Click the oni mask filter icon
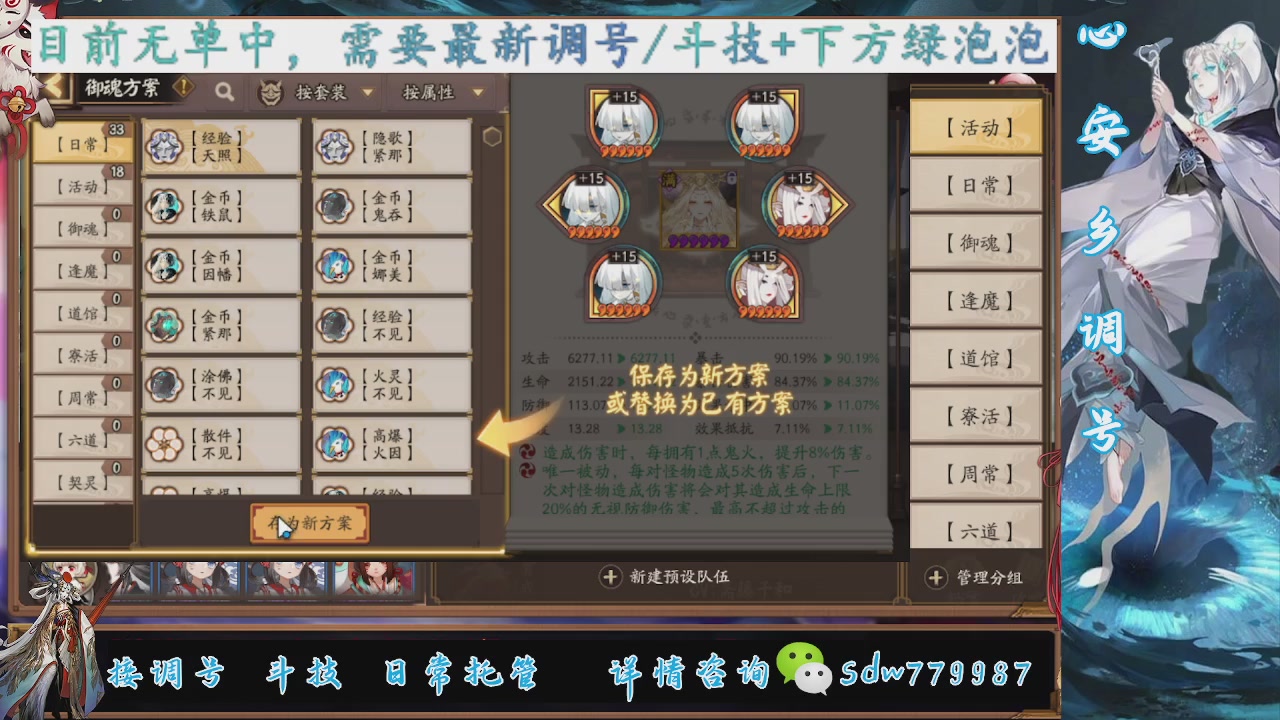Image resolution: width=1280 pixels, height=720 pixels. point(270,91)
